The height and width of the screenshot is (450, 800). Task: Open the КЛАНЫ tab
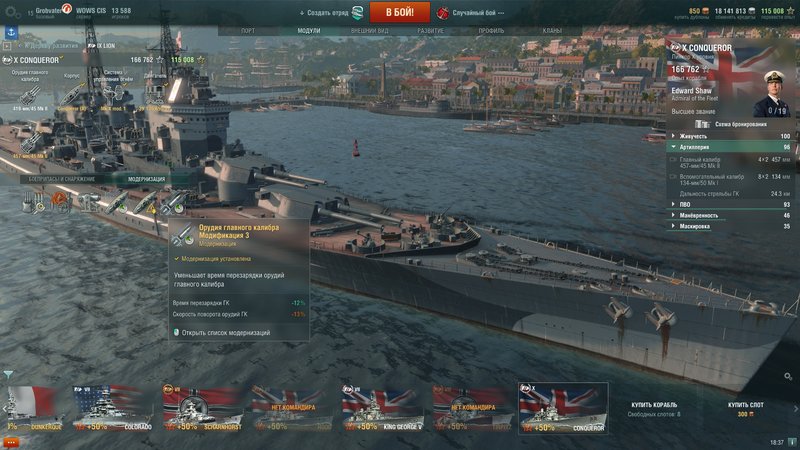point(552,31)
